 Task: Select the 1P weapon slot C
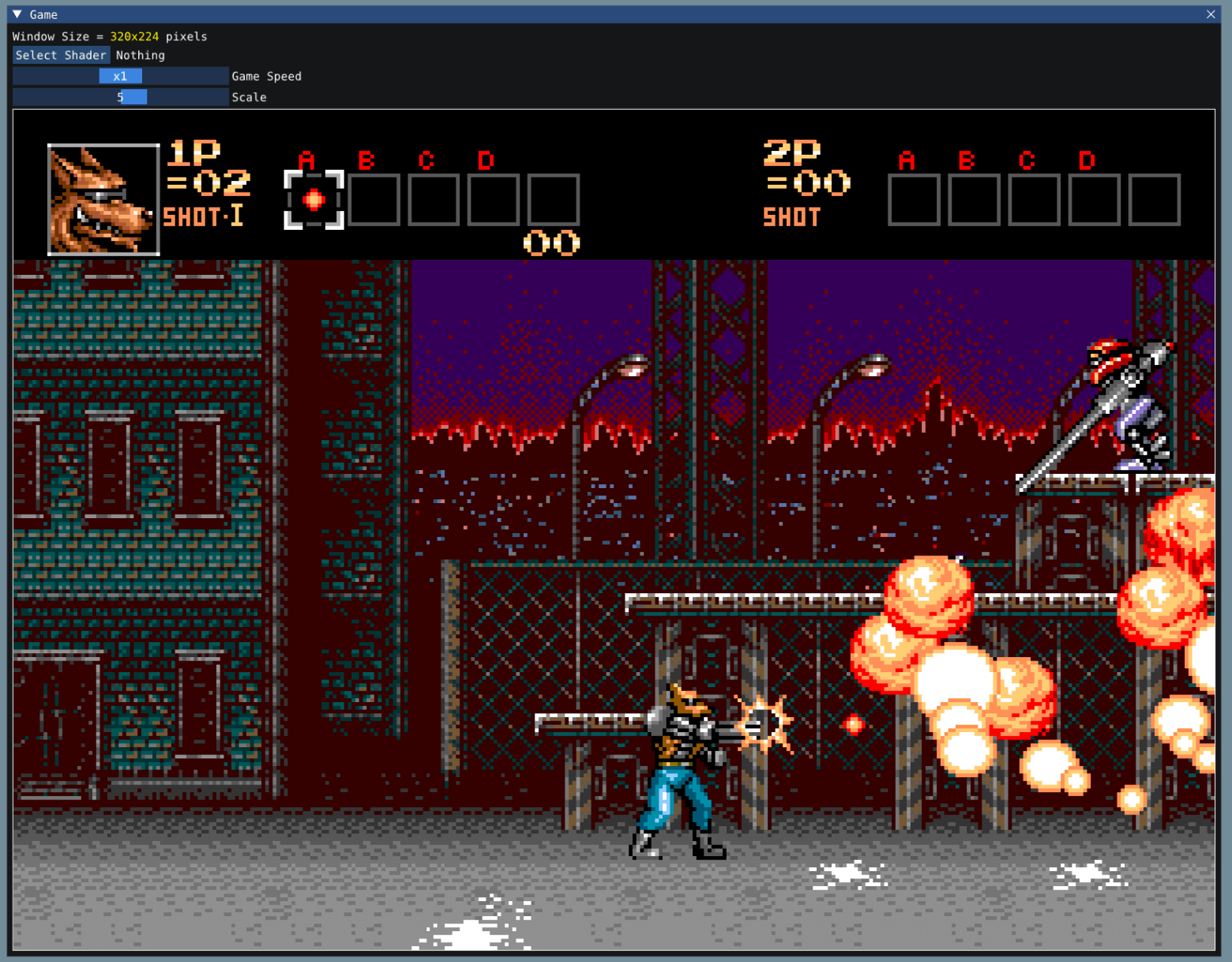coord(433,200)
